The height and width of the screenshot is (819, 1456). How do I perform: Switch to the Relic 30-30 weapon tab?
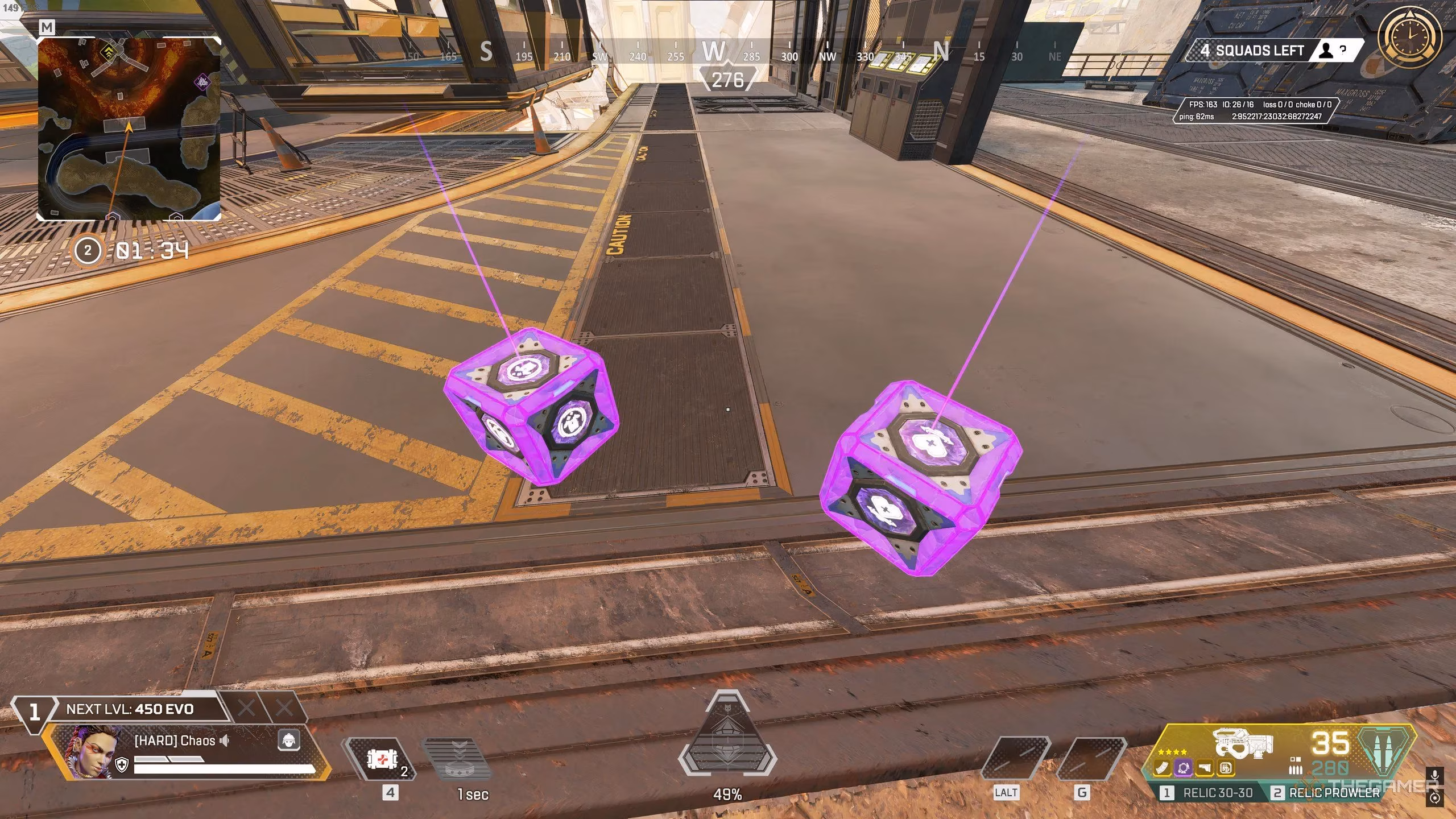click(x=1209, y=793)
